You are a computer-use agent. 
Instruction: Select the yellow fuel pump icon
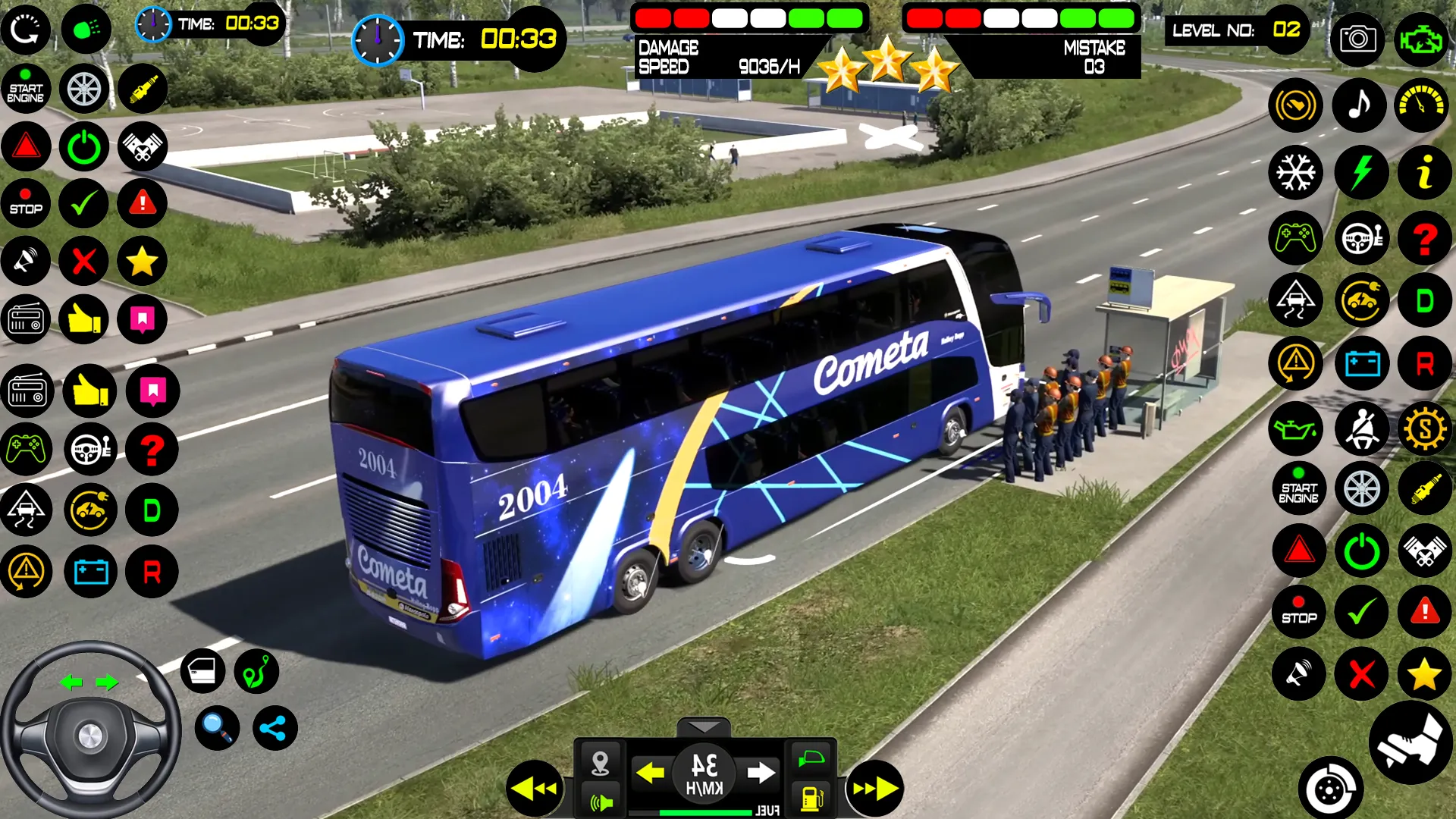click(x=811, y=798)
